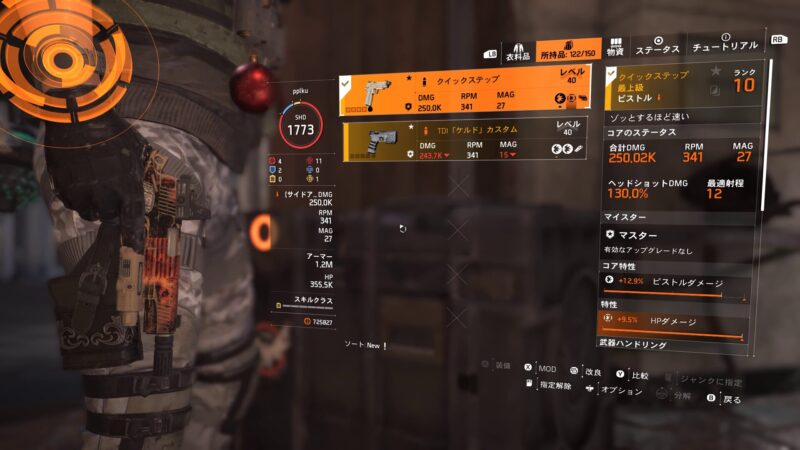
Task: Go to the チュートリアル tutorial tab
Action: [725, 49]
